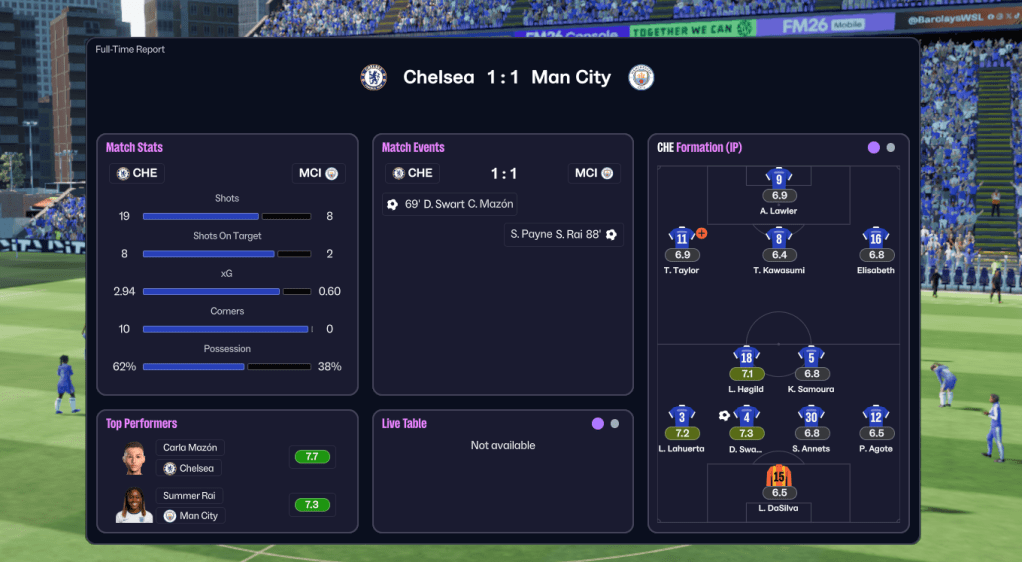Select goalscorer D. Swart's number 4 shirt
Image resolution: width=1022 pixels, height=562 pixels.
pyautogui.click(x=746, y=417)
